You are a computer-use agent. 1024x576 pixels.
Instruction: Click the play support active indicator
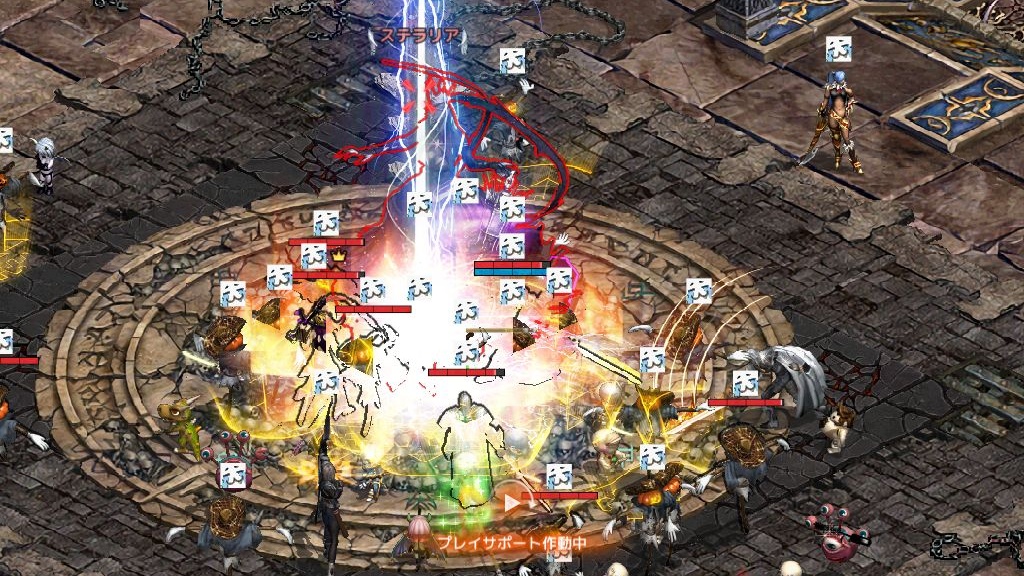(x=510, y=542)
